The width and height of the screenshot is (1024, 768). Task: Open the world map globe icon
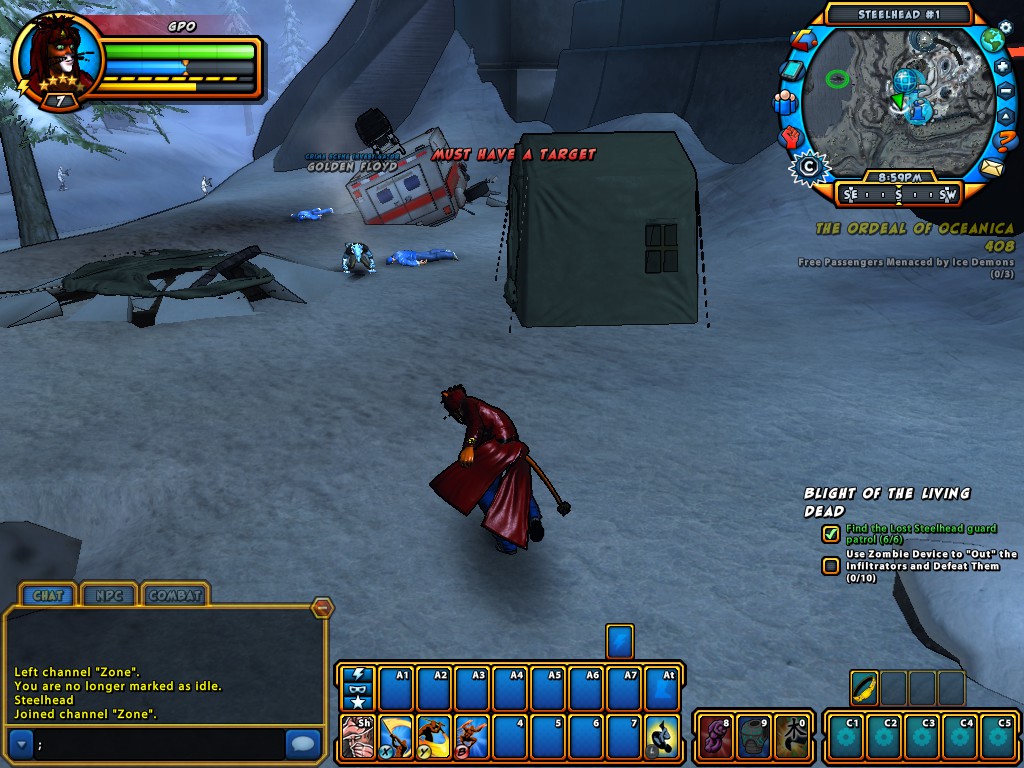pos(991,41)
